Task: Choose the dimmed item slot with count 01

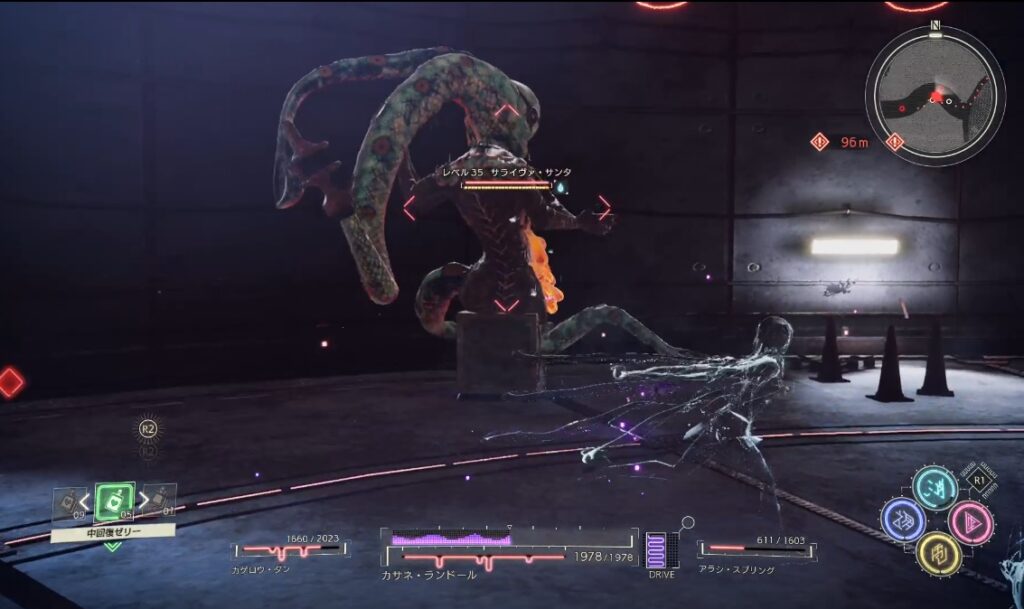Action: point(162,500)
